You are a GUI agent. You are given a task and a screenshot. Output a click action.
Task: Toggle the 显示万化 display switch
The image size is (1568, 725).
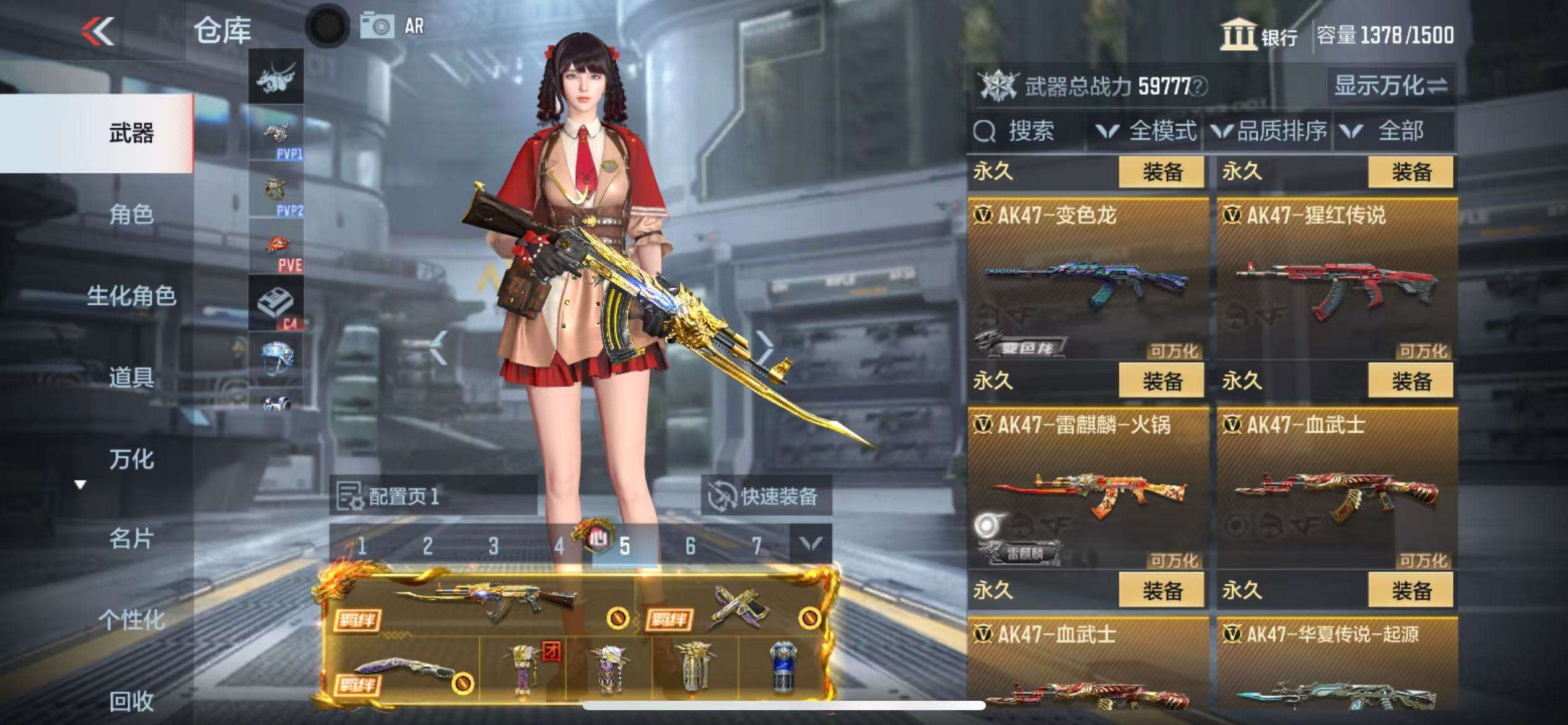(x=1391, y=86)
